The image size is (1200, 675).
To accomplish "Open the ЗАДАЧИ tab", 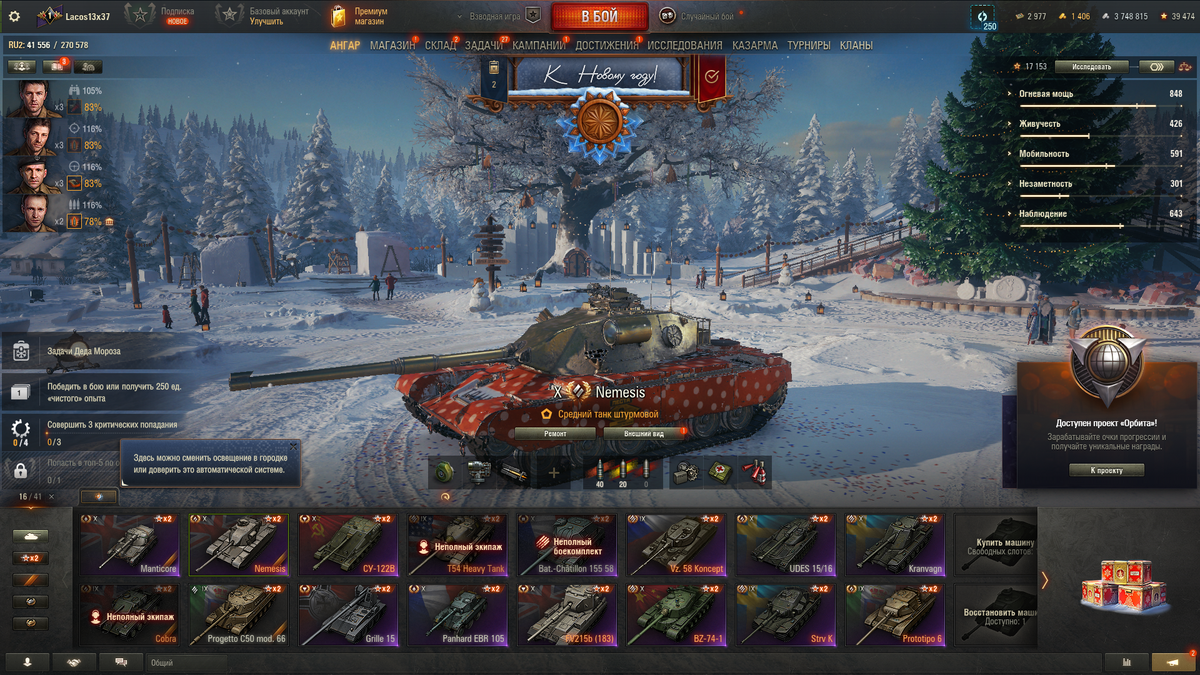I will click(484, 45).
